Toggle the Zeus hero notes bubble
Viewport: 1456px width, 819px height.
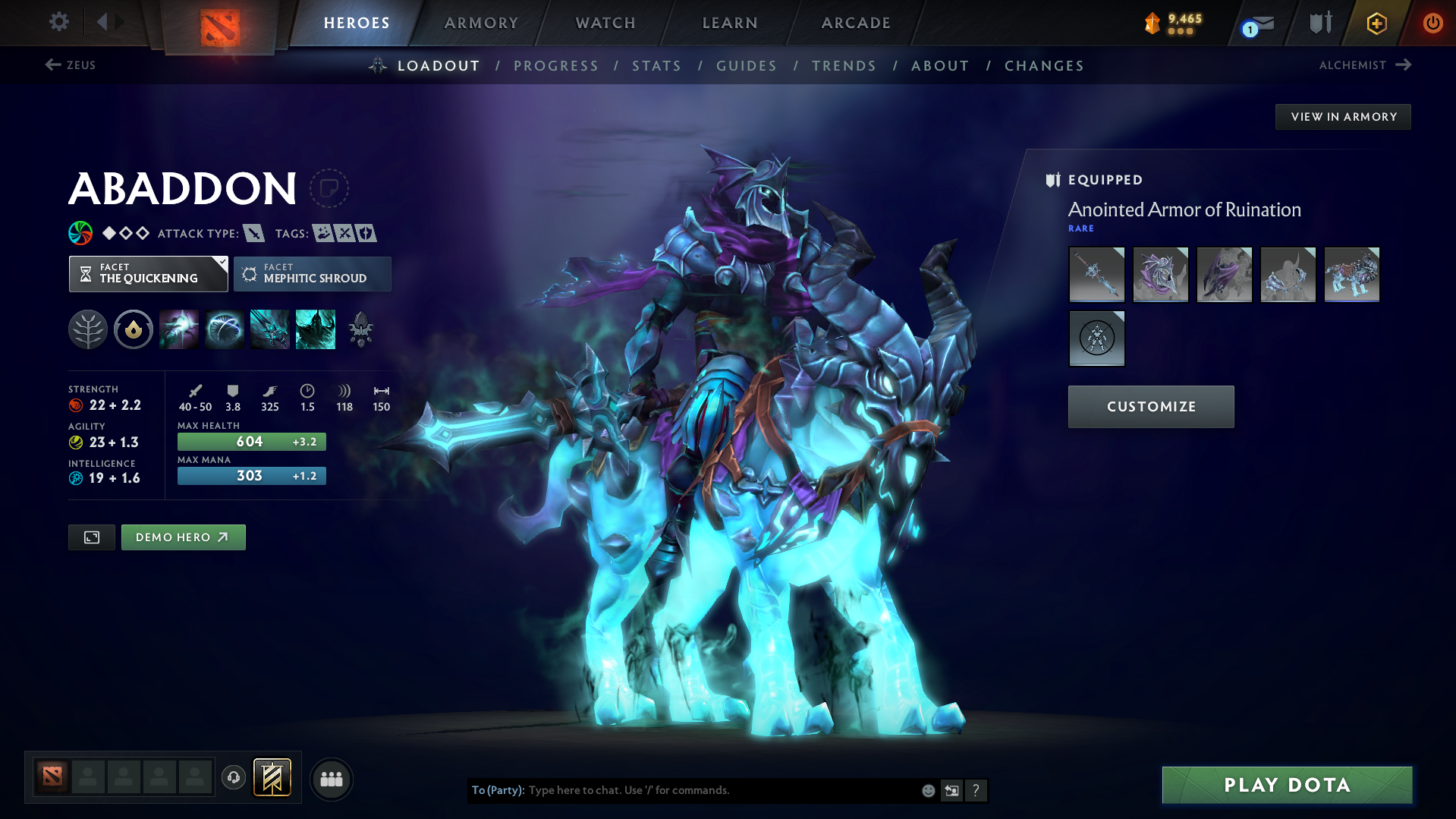[x=331, y=187]
